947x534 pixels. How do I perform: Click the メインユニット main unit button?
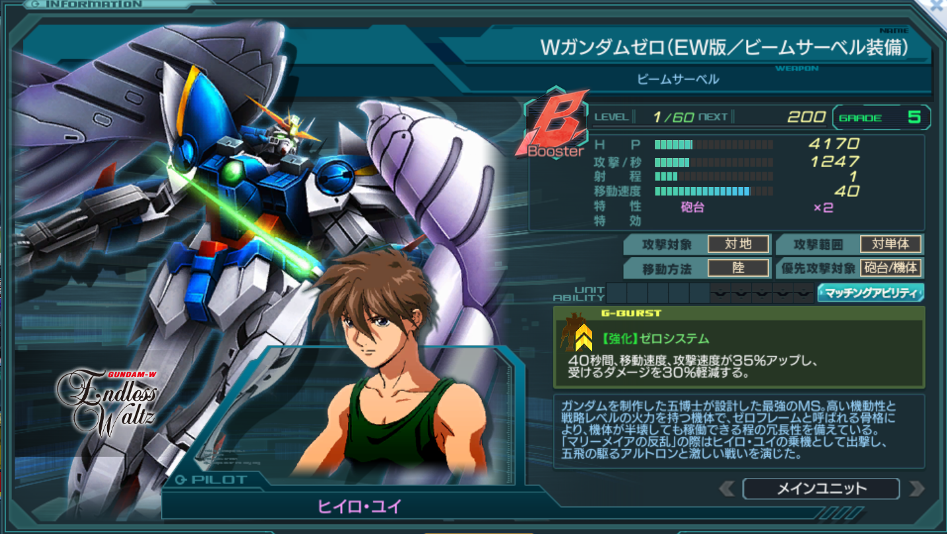tap(821, 489)
